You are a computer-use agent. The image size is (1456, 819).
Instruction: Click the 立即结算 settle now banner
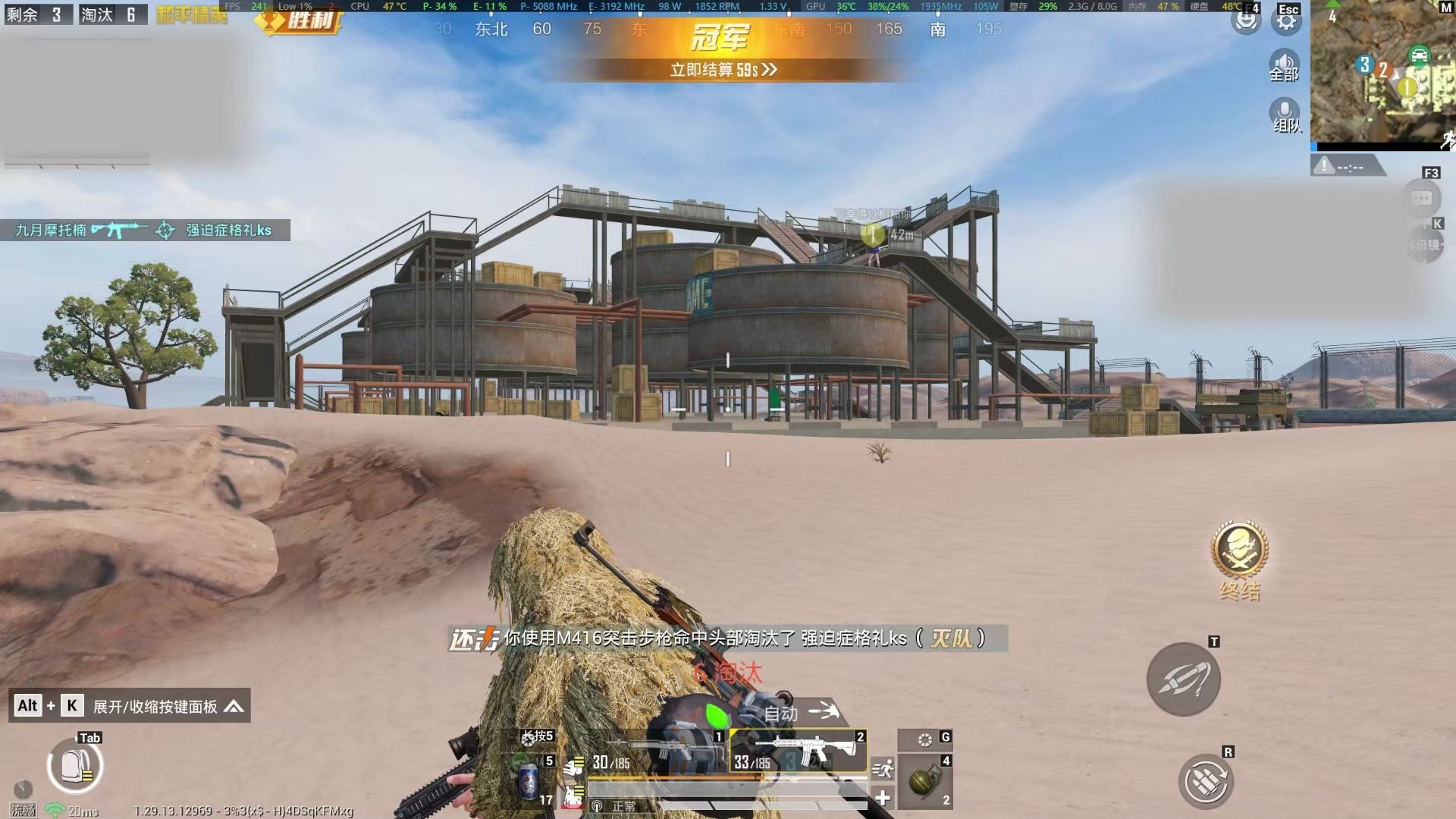click(723, 70)
